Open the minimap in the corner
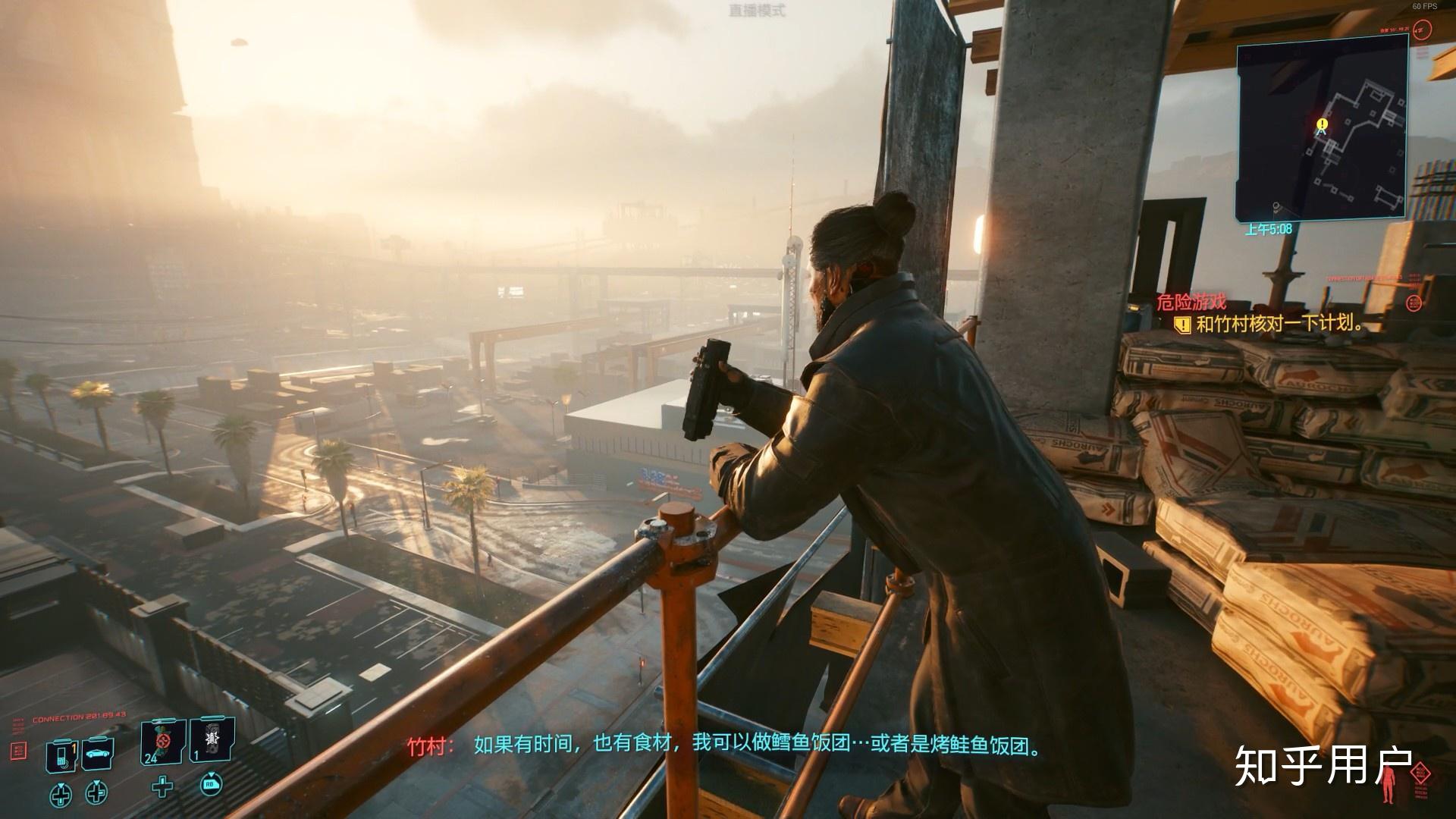Viewport: 1456px width, 819px height. coord(1321,131)
